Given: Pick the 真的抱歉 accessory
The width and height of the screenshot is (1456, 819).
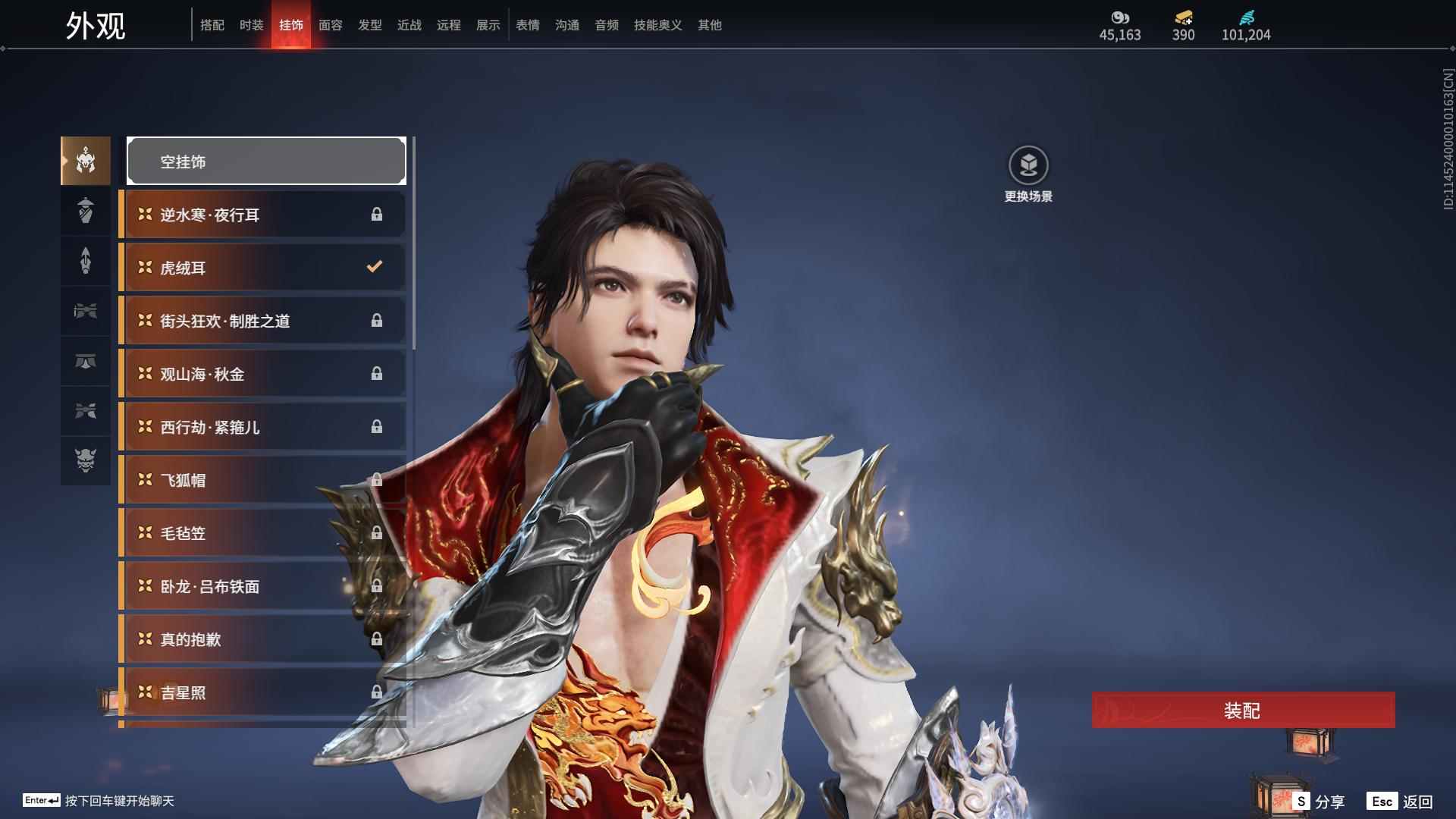Looking at the screenshot, I should 262,639.
